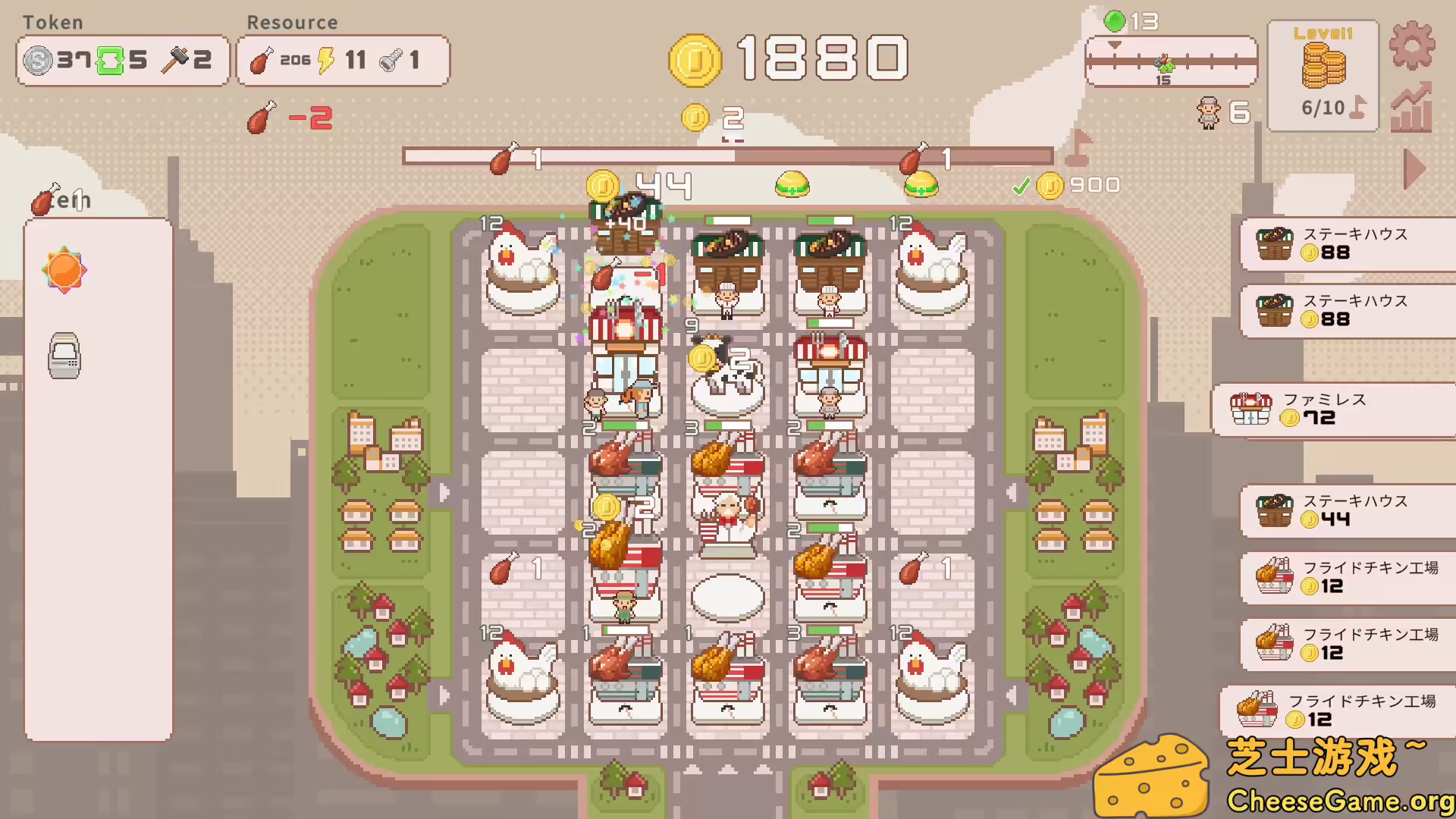Click the small triangle above the level progress bar

click(1115, 44)
